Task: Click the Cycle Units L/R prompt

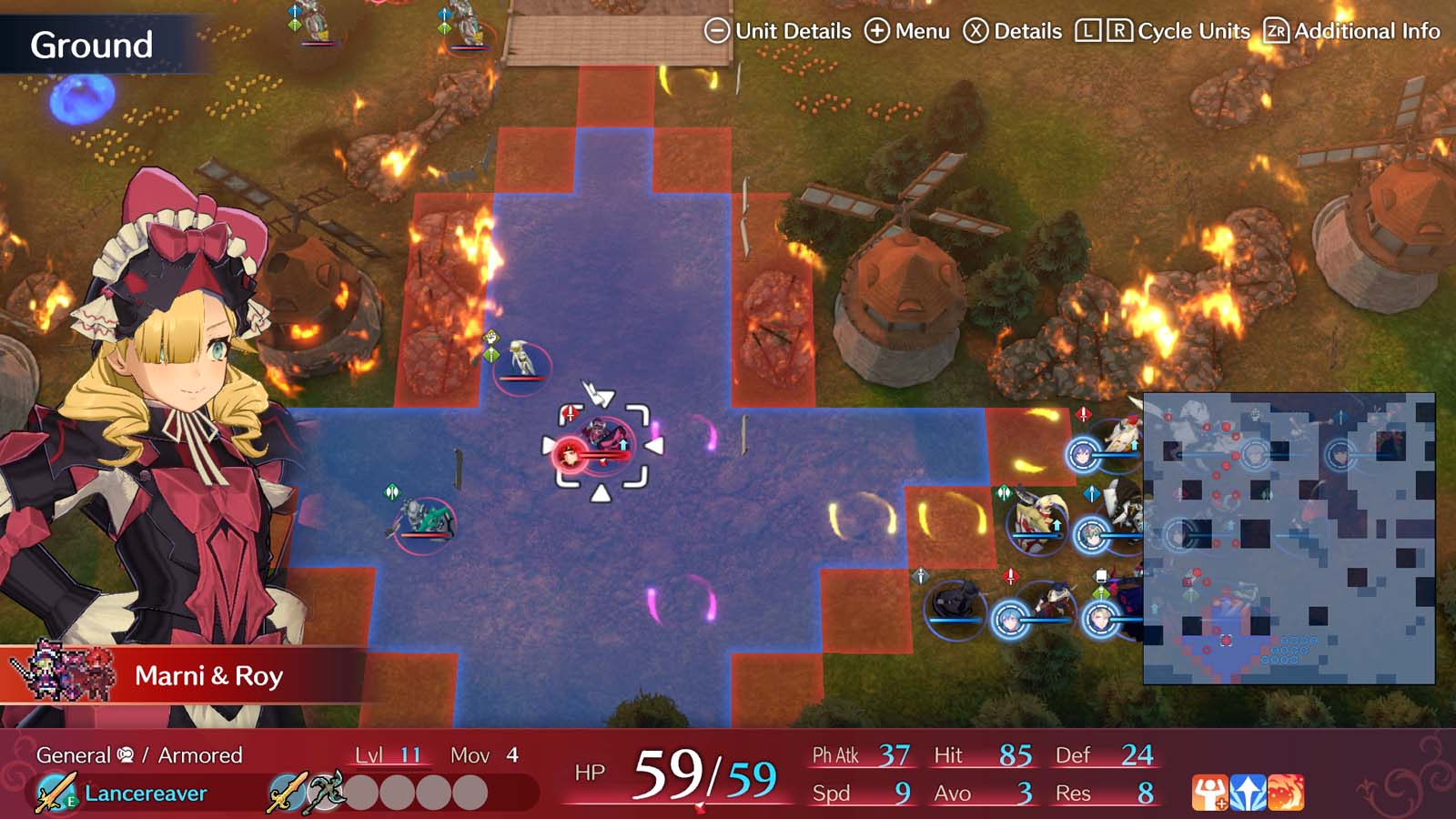Action: coord(1104,30)
